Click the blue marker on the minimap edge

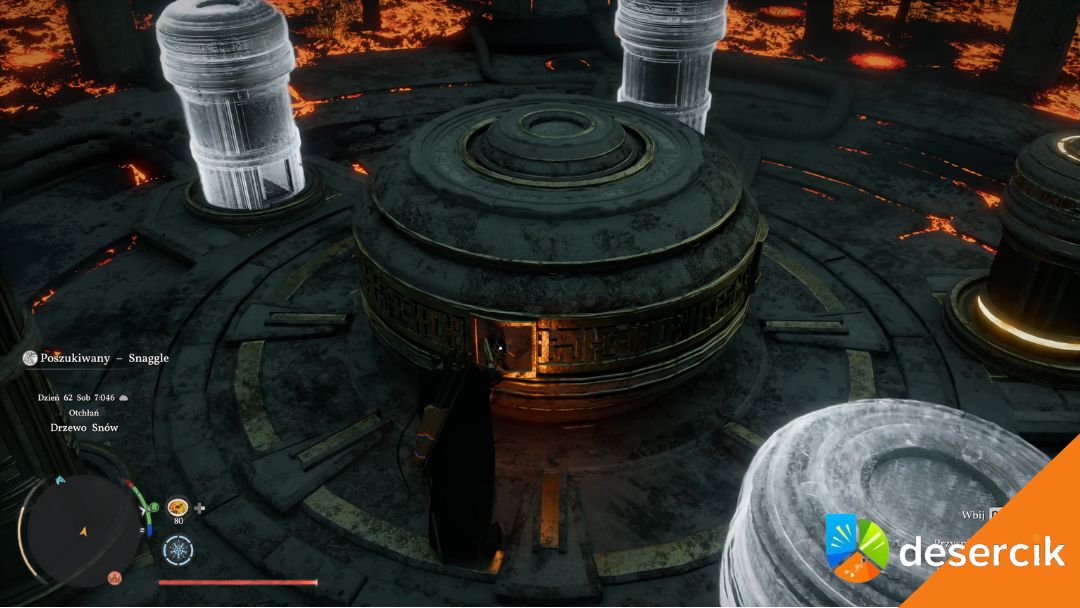61,481
